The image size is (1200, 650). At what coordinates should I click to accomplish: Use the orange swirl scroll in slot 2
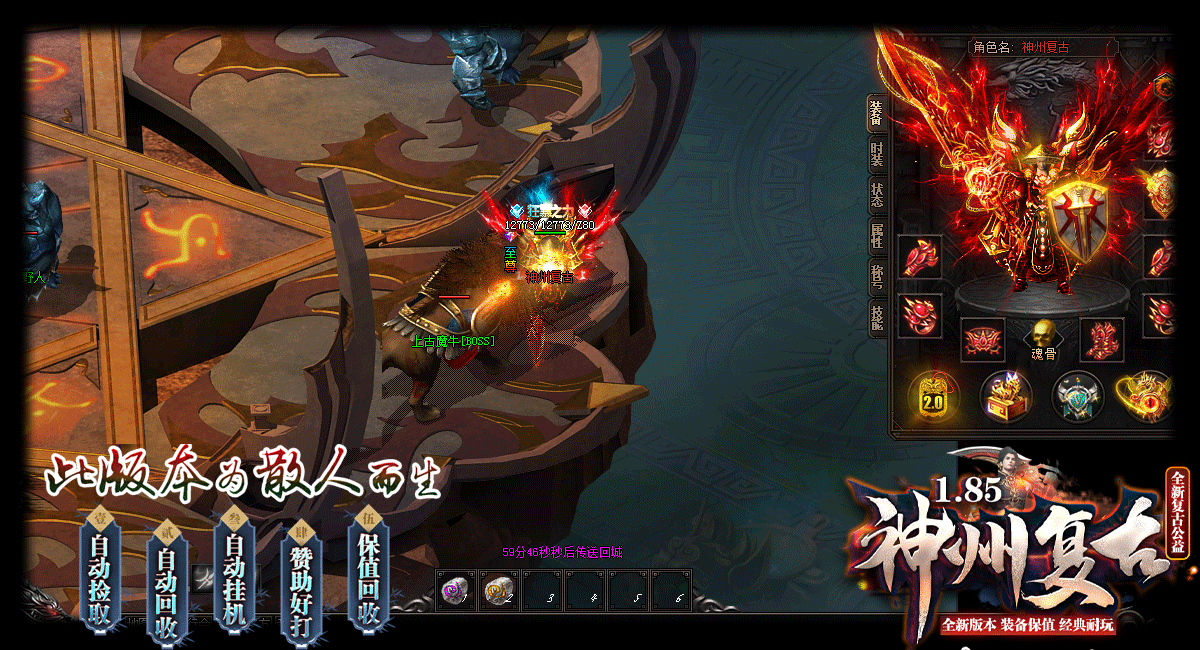tap(500, 591)
